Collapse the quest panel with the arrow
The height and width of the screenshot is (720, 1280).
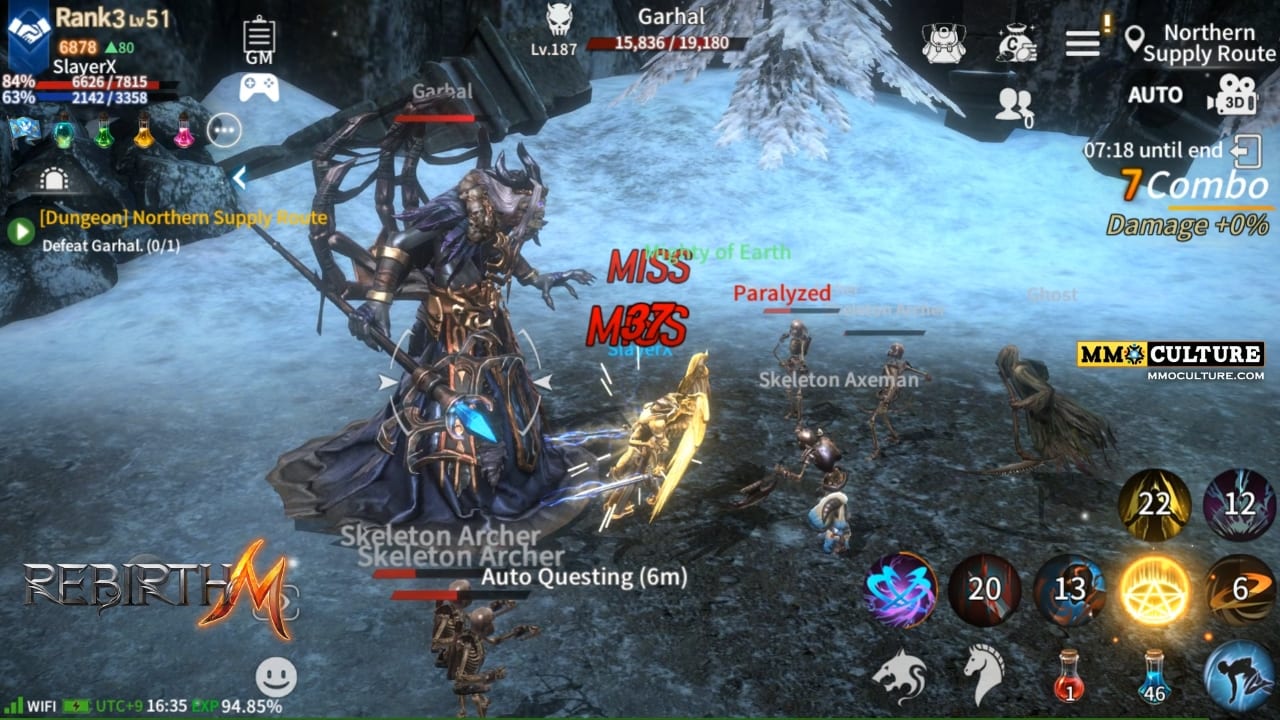point(239,178)
